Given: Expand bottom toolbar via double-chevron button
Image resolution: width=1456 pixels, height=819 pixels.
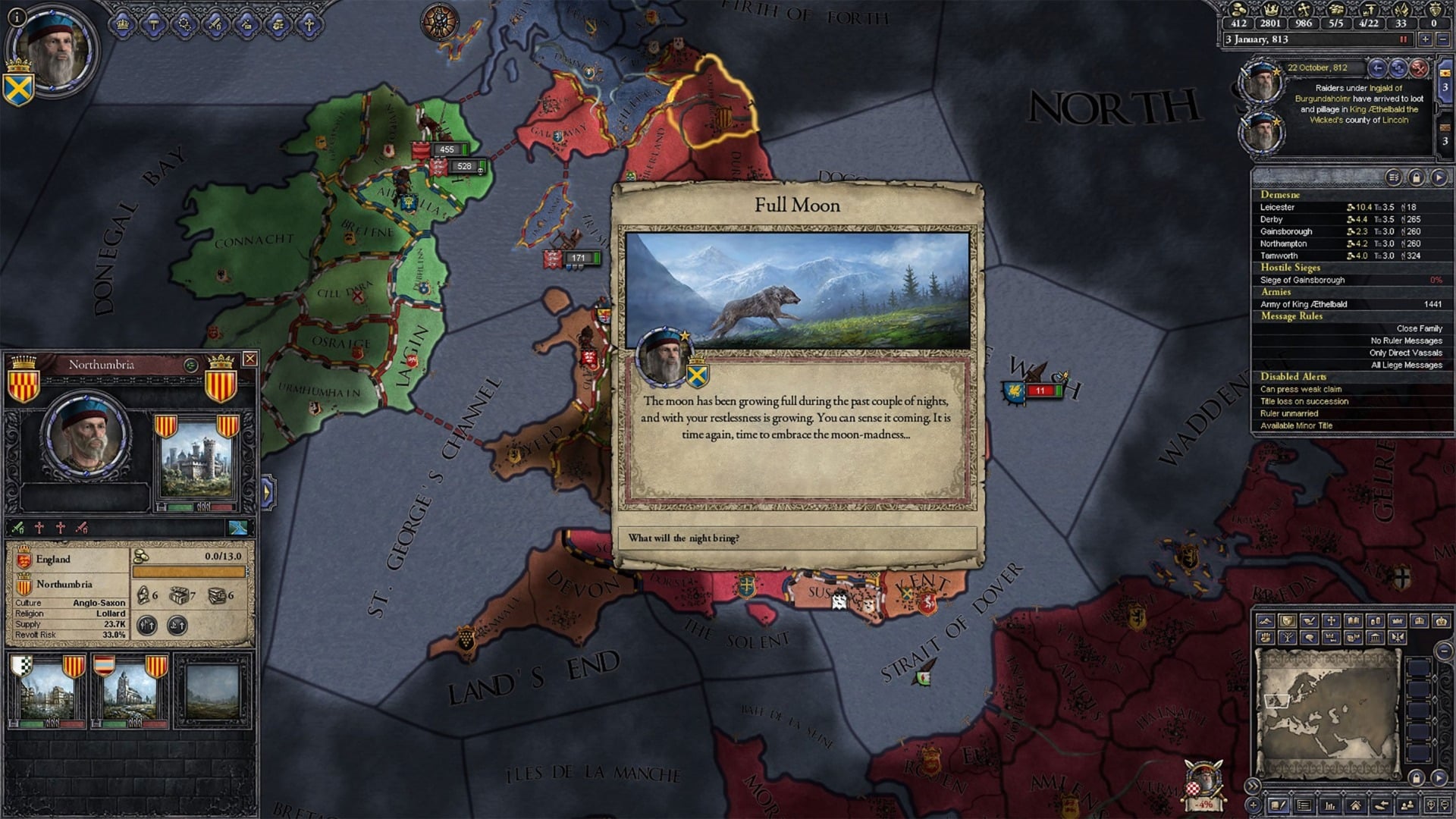Looking at the screenshot, I should click(x=1253, y=786).
